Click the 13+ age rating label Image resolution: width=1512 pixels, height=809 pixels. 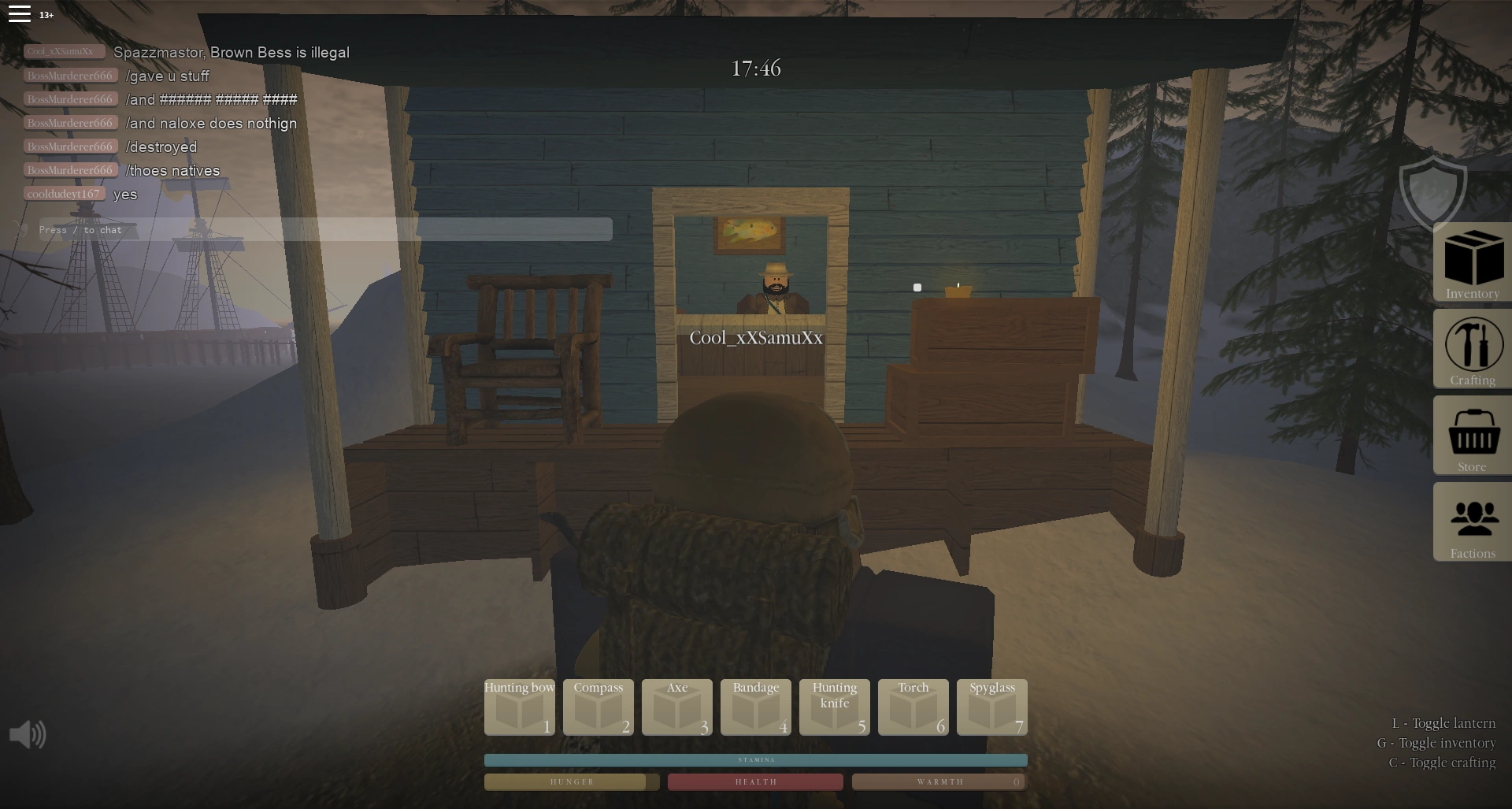[45, 15]
